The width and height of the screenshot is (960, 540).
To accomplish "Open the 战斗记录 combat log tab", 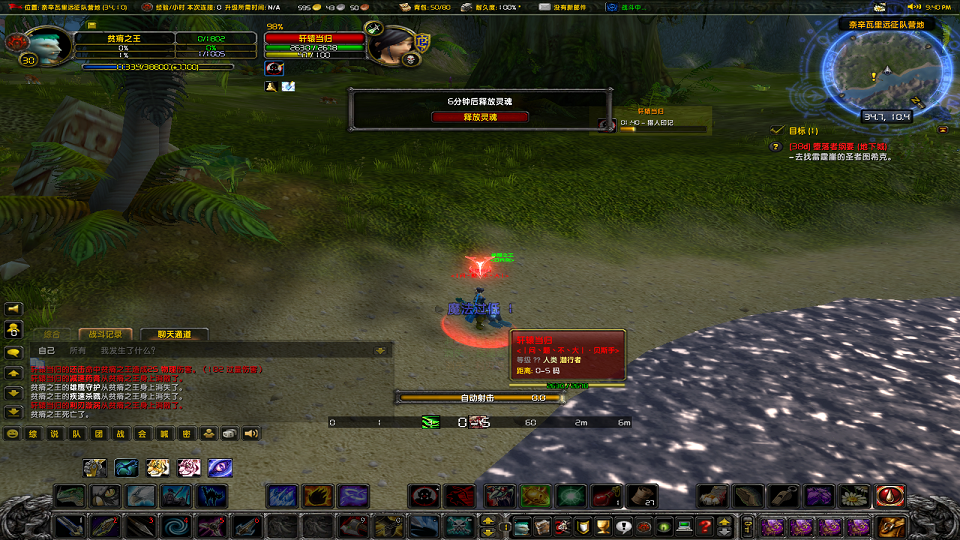I will [x=106, y=334].
